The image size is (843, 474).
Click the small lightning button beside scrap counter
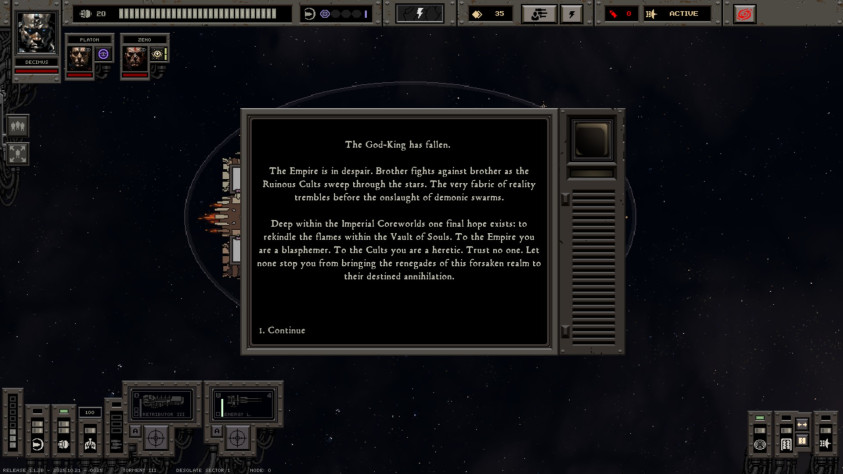pyautogui.click(x=571, y=14)
